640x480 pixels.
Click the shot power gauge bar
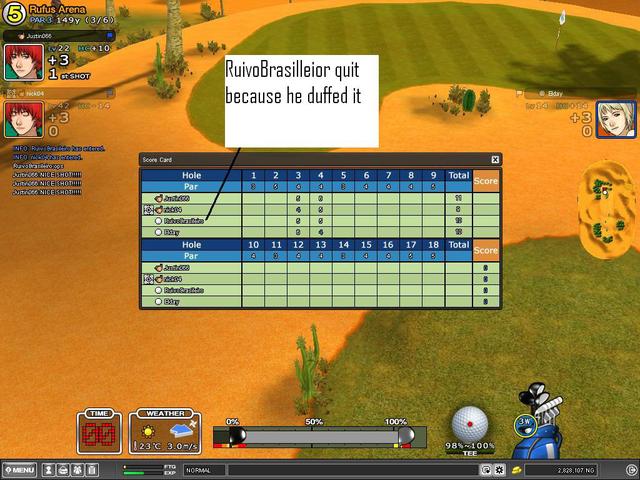pos(322,436)
